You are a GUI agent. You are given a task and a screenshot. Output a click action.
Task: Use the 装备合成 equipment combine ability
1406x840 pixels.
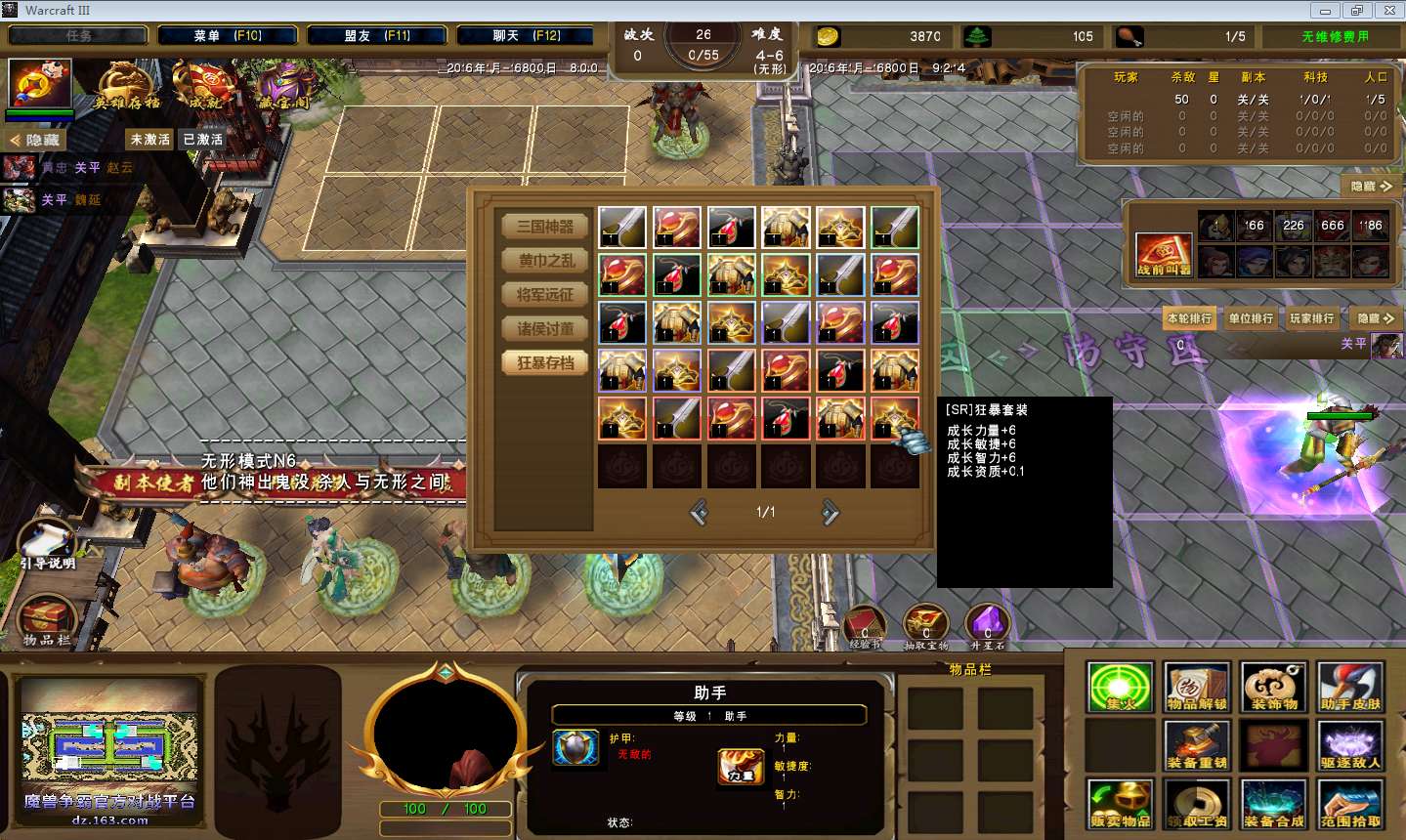pos(1273,805)
